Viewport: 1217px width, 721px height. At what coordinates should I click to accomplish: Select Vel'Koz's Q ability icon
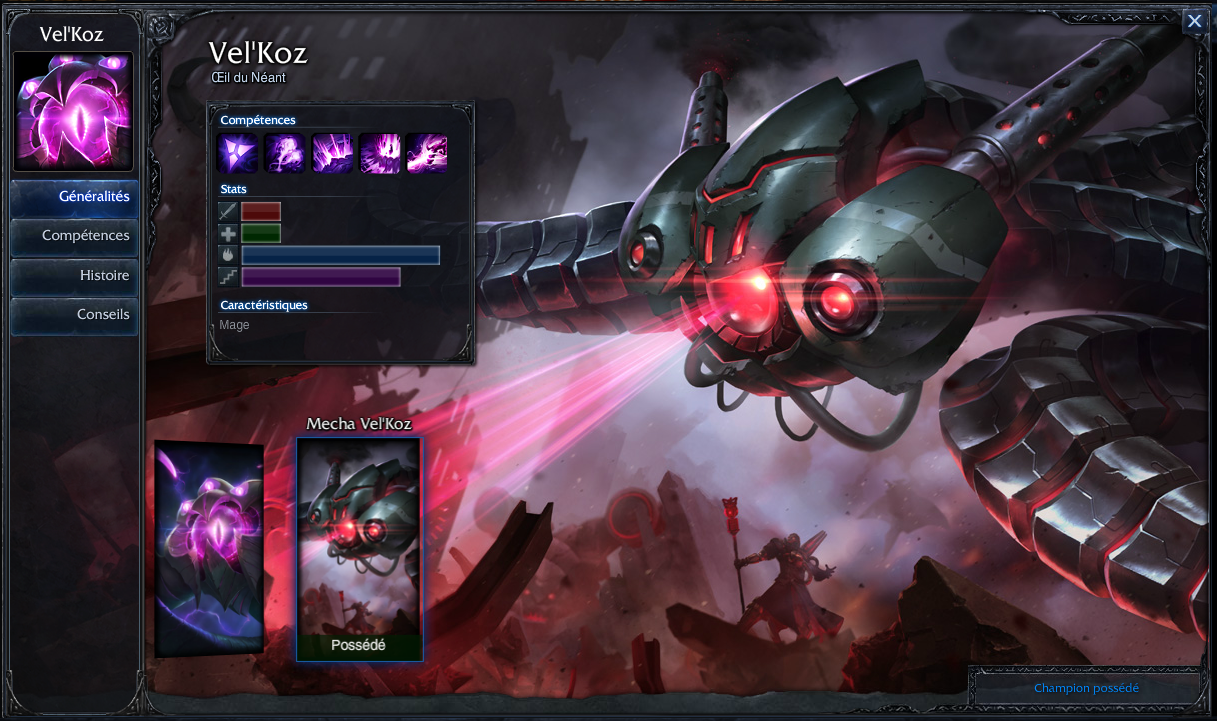tap(284, 154)
